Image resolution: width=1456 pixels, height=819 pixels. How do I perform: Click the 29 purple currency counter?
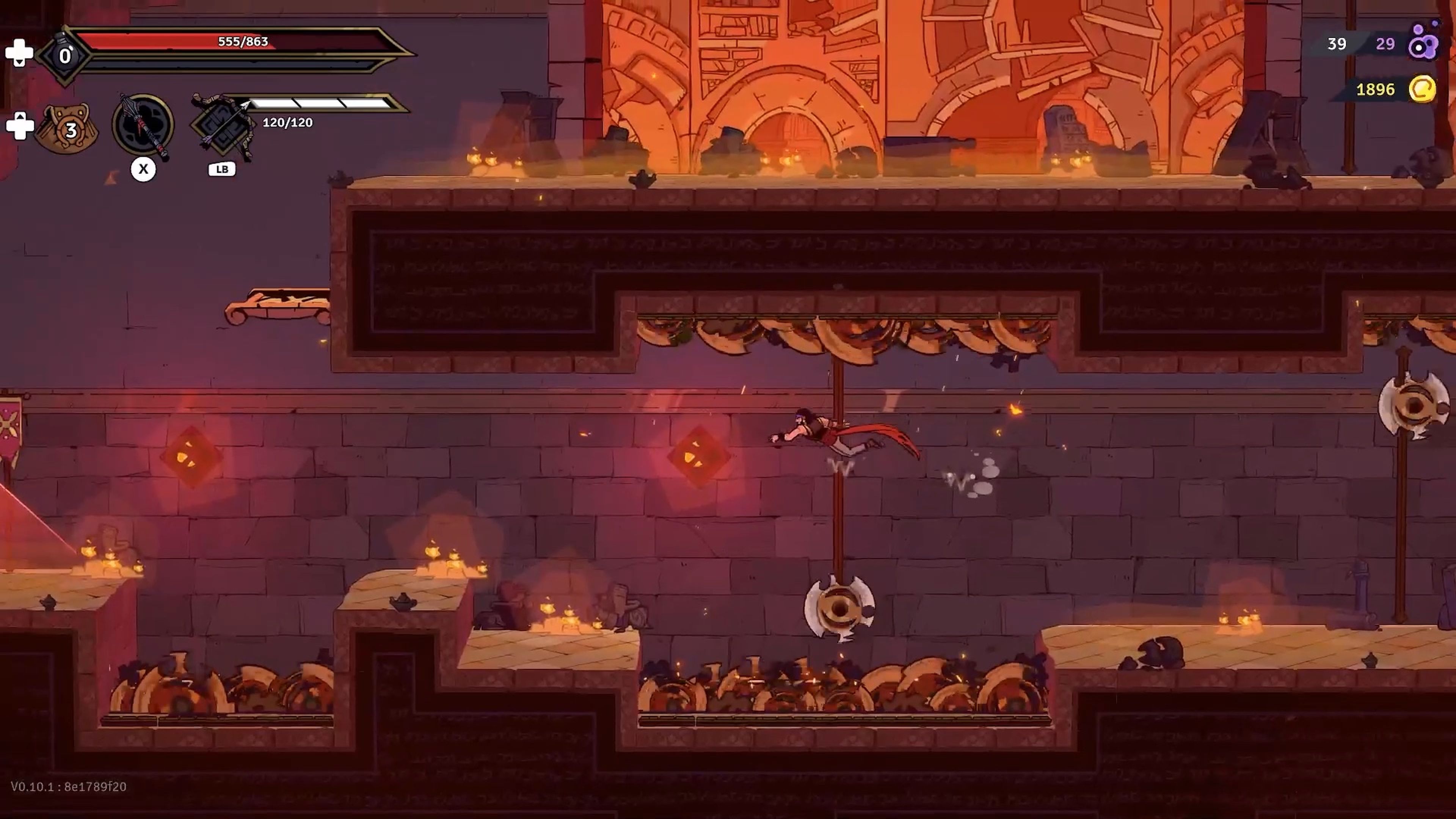point(1385,44)
